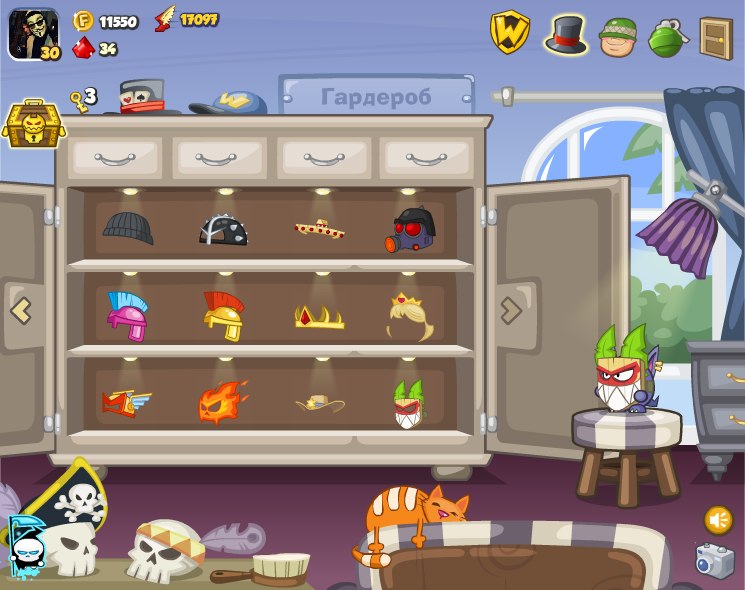Take a screenshot with the camera button

pos(714,561)
